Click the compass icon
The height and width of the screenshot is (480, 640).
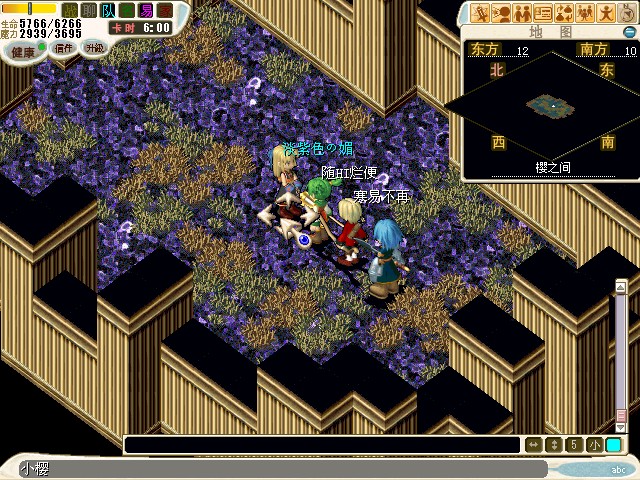626,13
